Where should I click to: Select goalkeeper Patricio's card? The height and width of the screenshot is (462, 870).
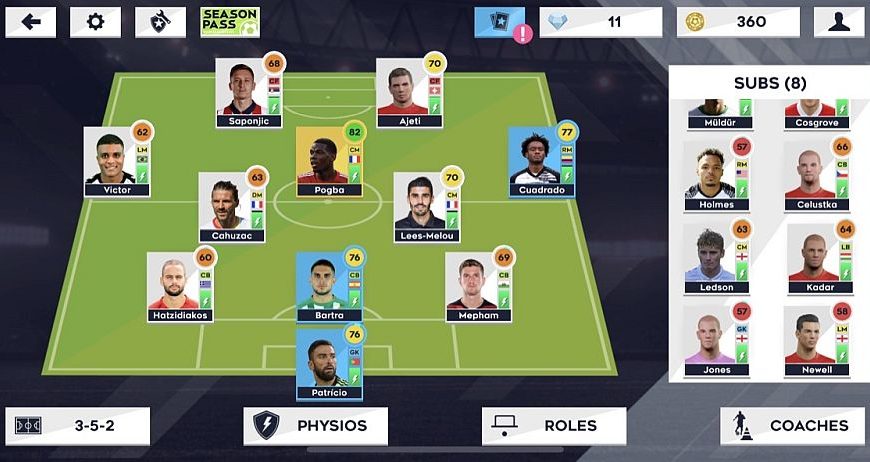(x=329, y=364)
